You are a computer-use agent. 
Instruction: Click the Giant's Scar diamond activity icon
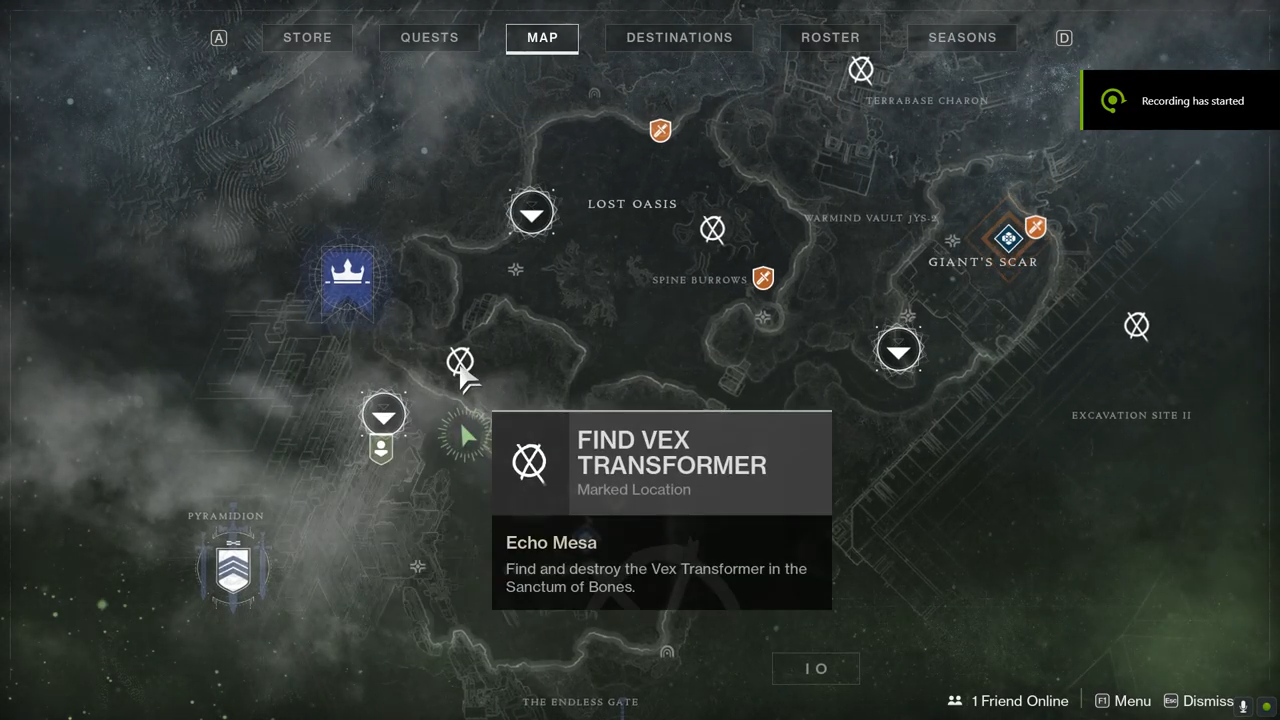point(1007,238)
